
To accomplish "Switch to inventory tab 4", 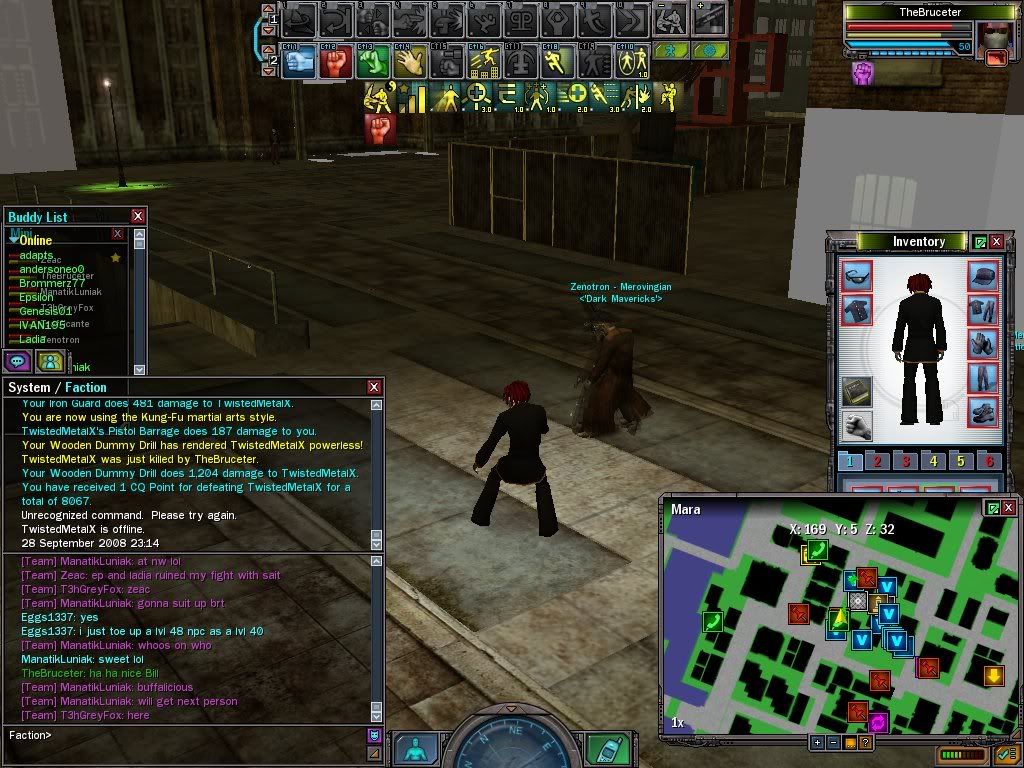I will (x=933, y=461).
